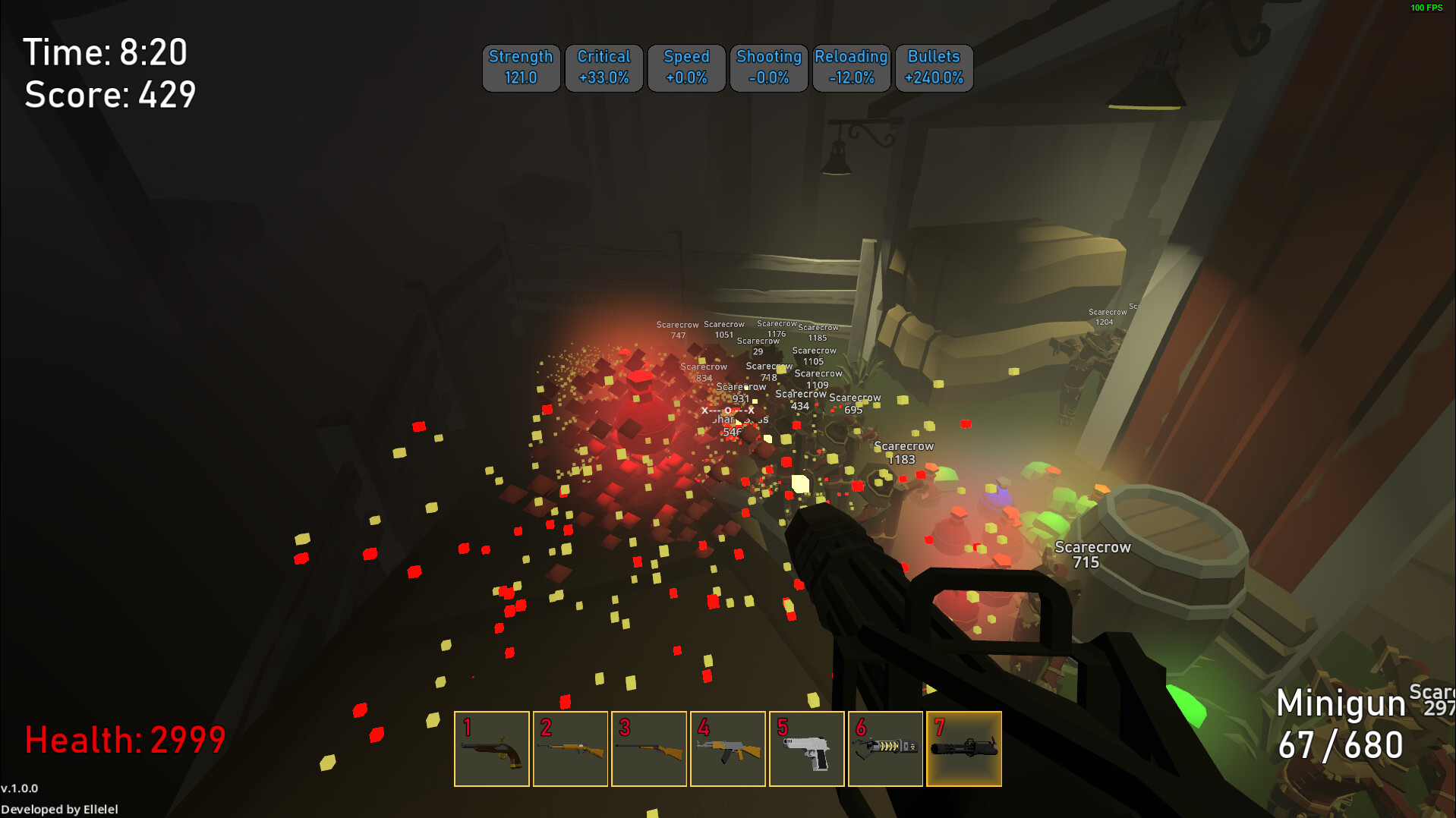Screen dimensions: 1456x818
Task: Click the Time: 8:20 display
Action: [106, 52]
